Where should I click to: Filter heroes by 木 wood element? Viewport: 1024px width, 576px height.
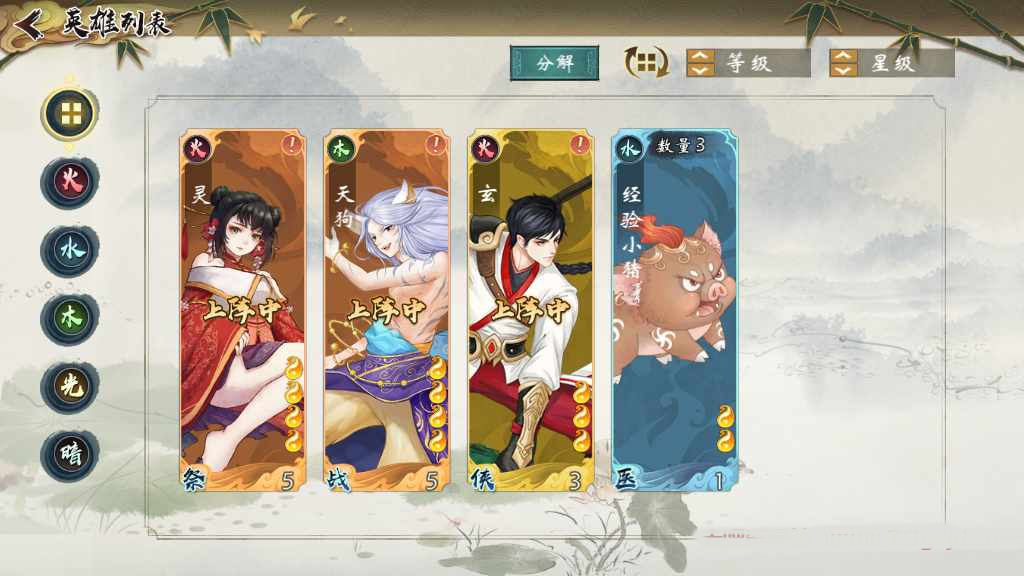(70, 319)
